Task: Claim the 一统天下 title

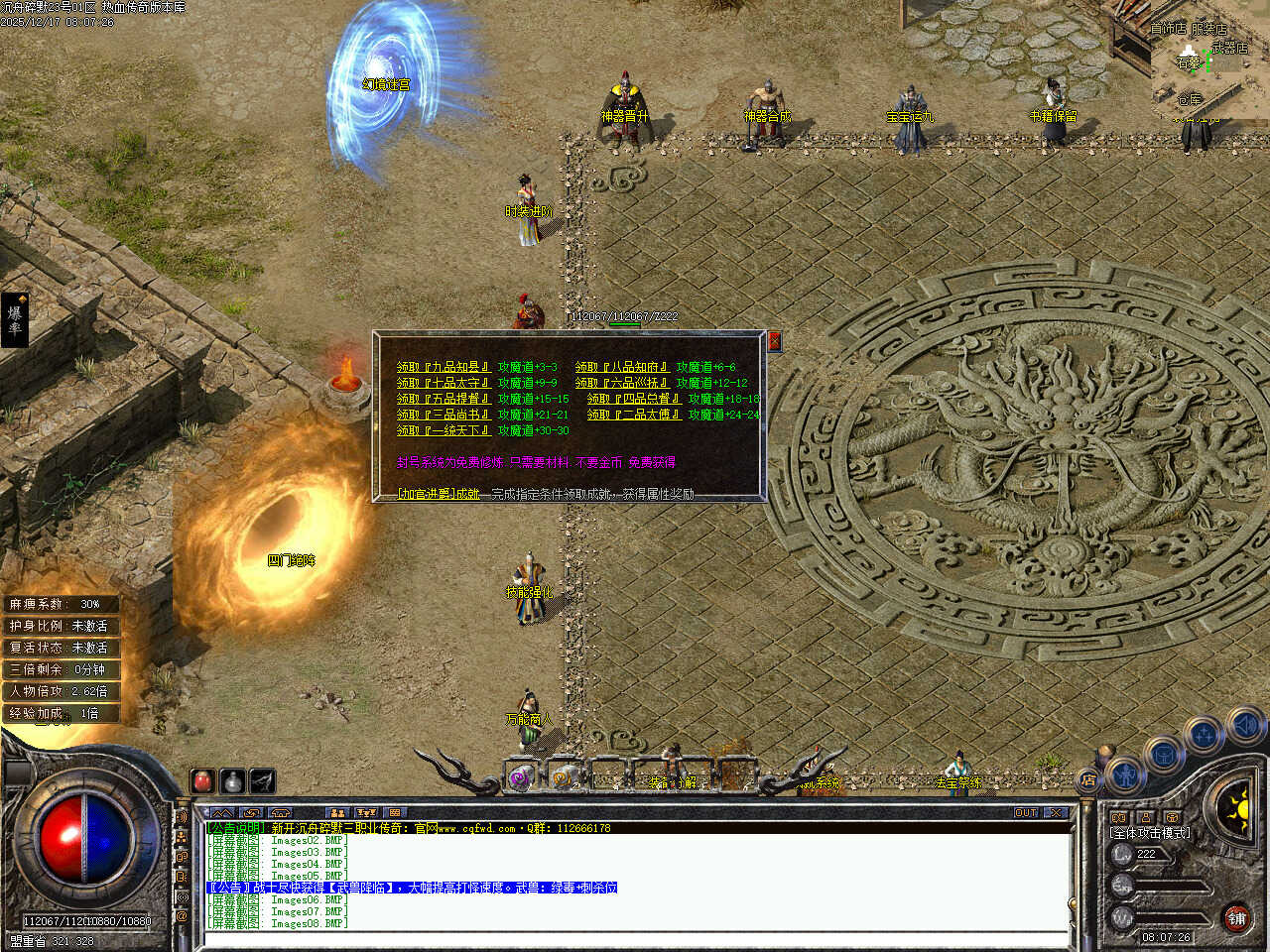Action: click(444, 430)
